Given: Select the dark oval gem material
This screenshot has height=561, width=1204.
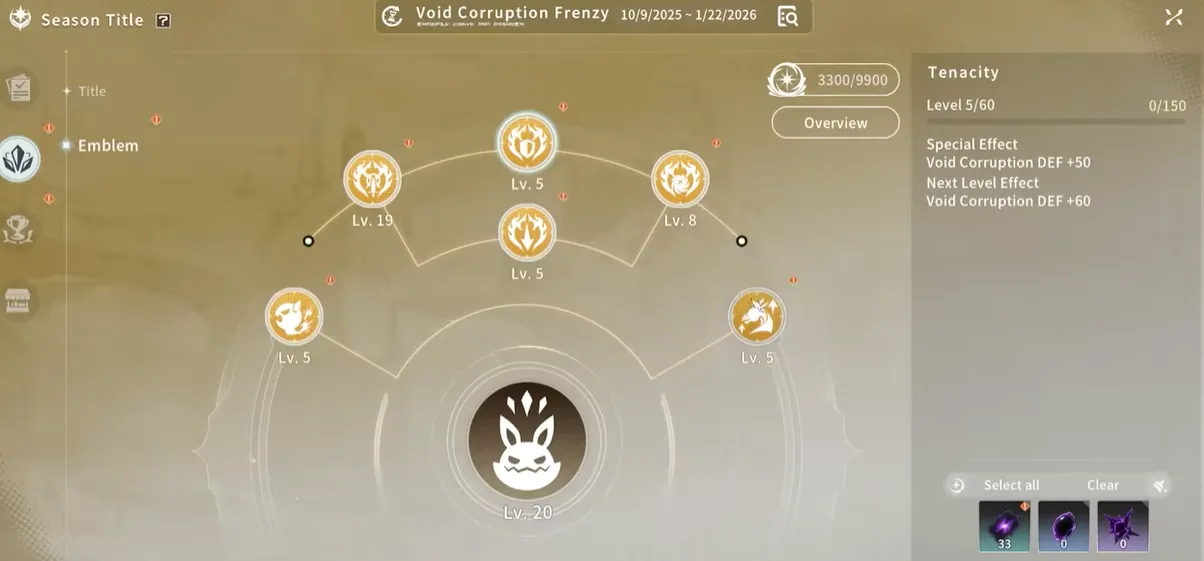Looking at the screenshot, I should [x=1063, y=526].
